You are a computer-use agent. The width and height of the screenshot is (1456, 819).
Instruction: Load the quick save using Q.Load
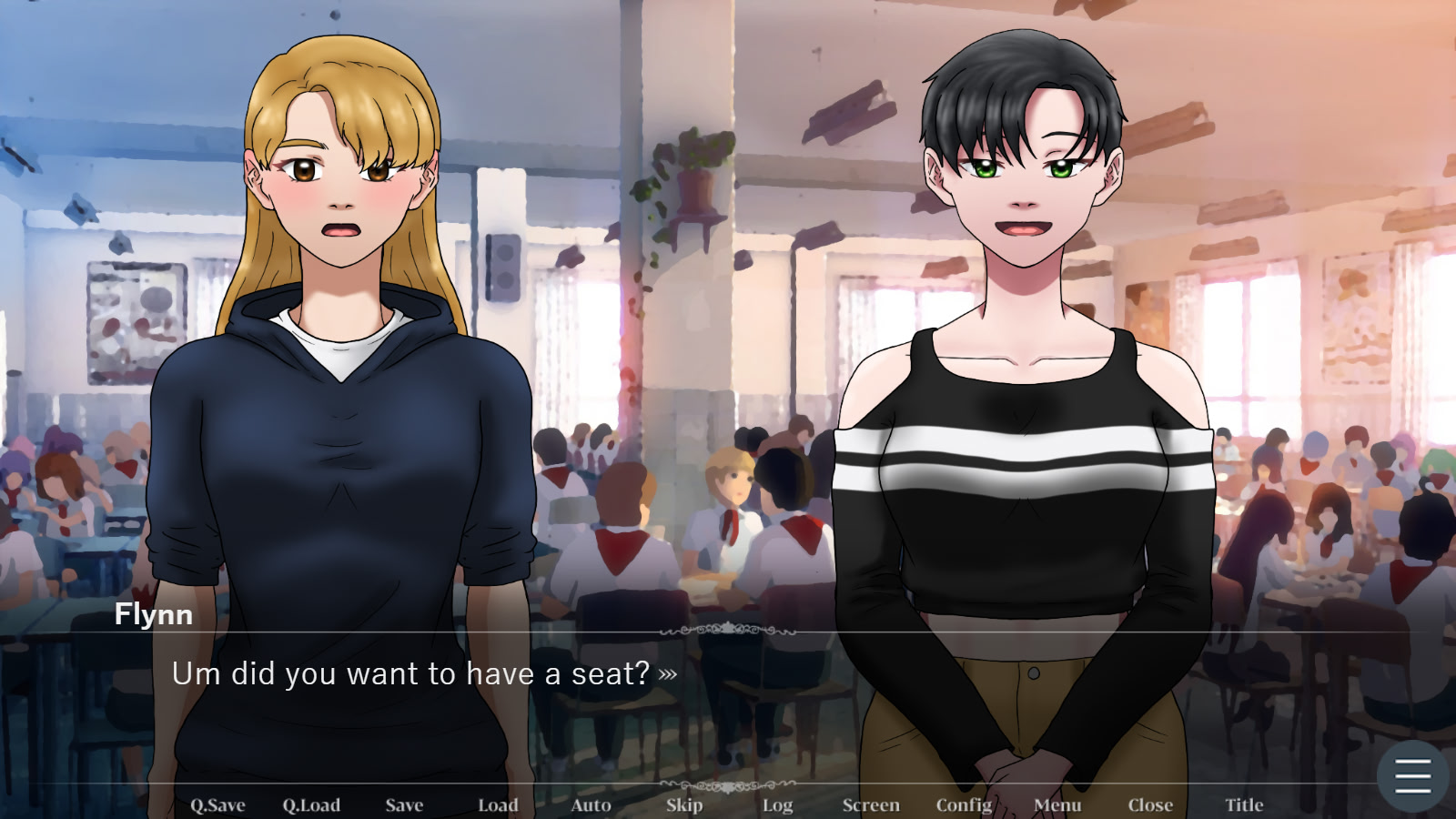311,804
